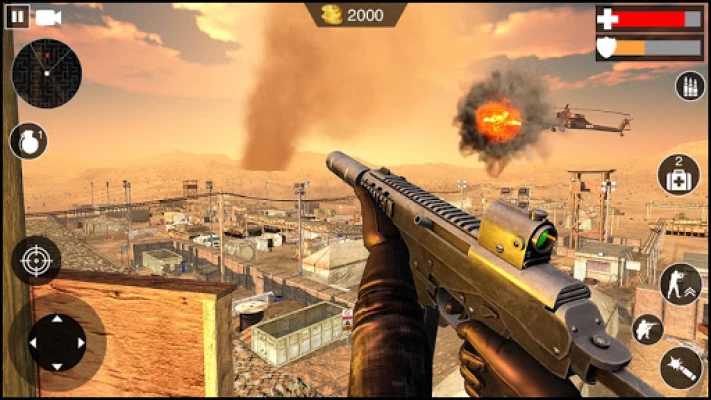Activate the crosshair aim button
This screenshot has height=400, width=711.
[36, 261]
